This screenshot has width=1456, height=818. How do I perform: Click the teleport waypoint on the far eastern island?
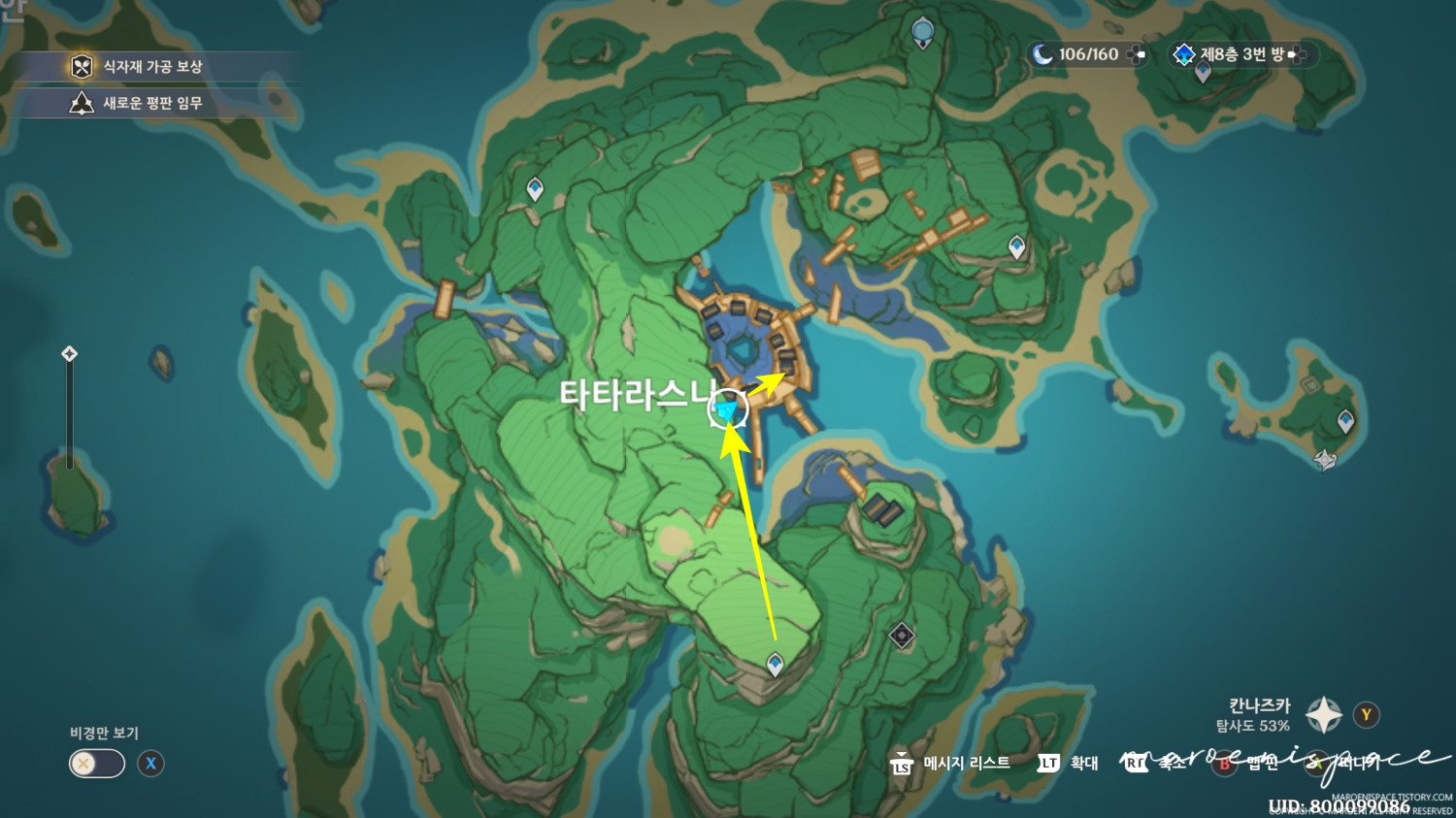click(x=1345, y=422)
